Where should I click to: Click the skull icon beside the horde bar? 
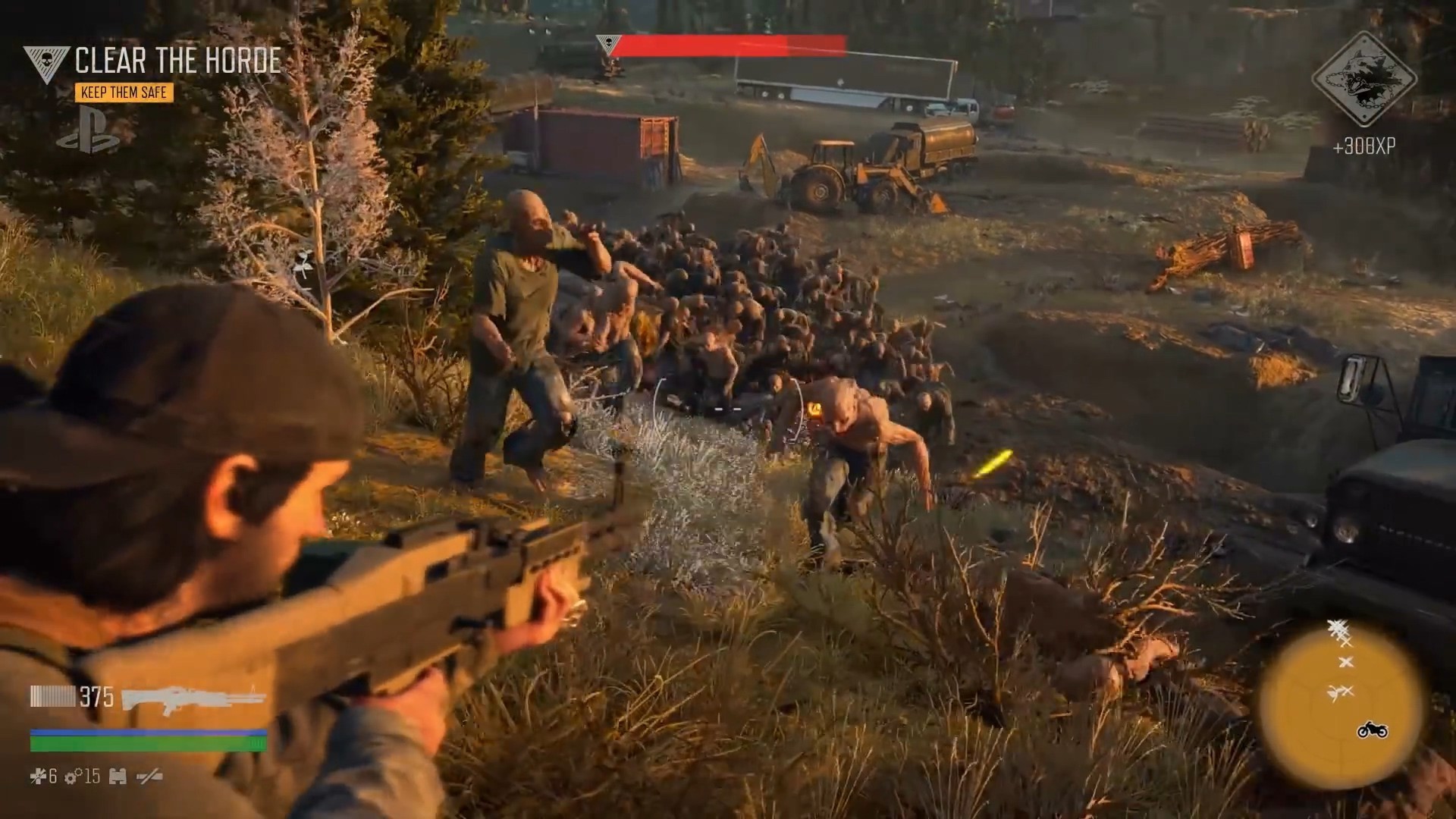608,44
